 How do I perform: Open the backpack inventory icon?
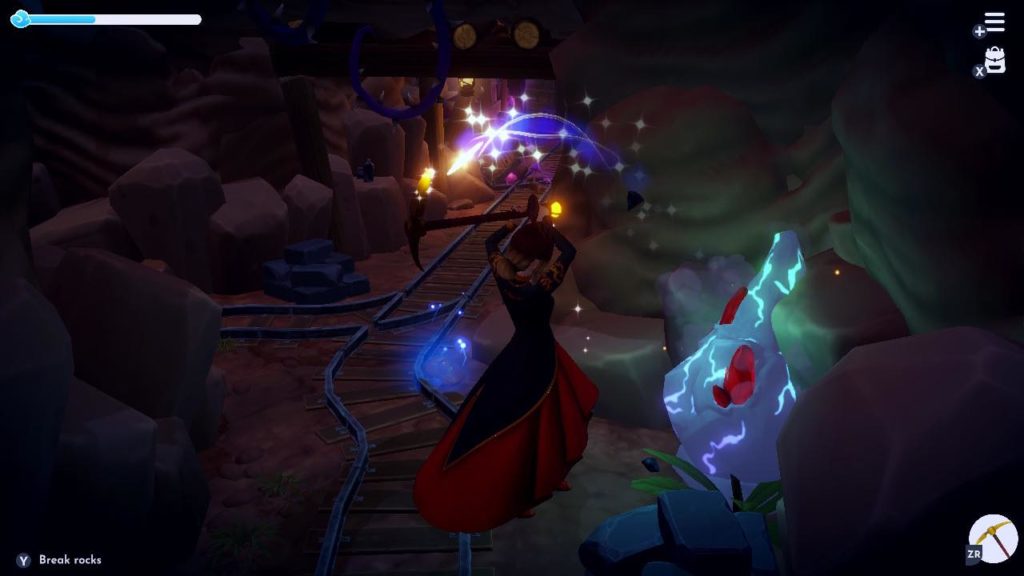995,61
